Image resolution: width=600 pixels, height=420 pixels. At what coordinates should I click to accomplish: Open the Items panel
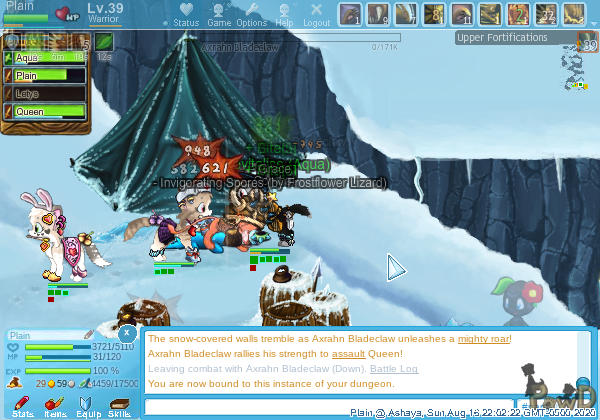pos(55,405)
